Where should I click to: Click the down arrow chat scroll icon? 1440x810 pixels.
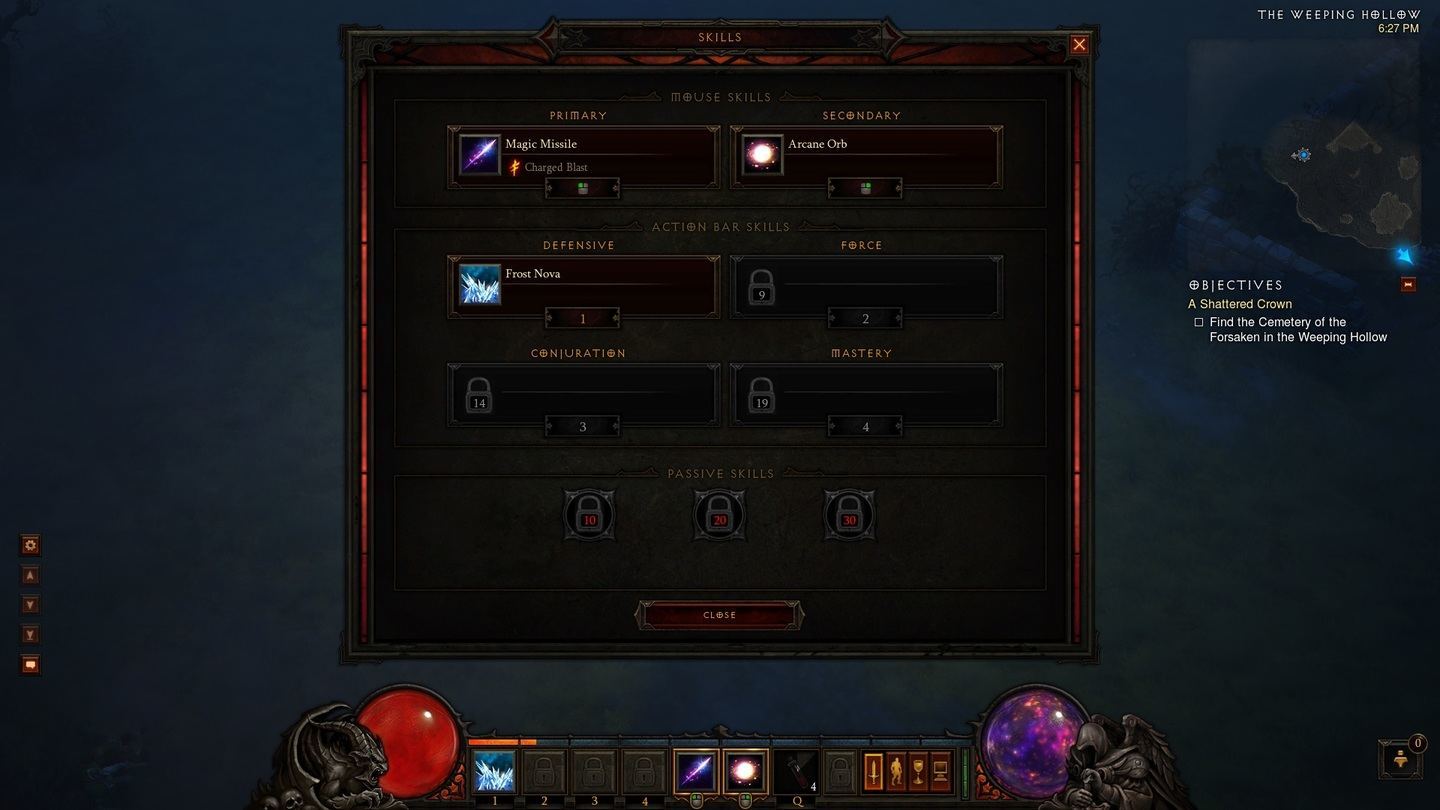[x=30, y=604]
